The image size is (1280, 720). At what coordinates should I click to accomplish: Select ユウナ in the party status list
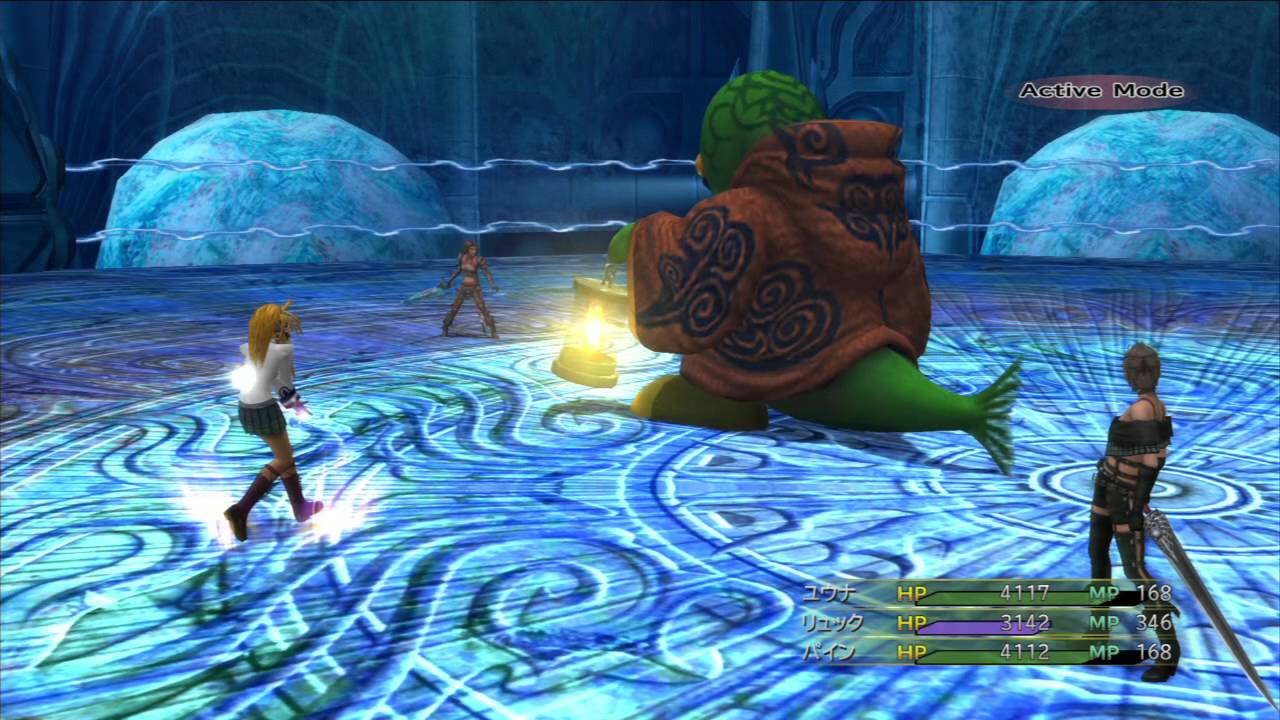point(830,593)
